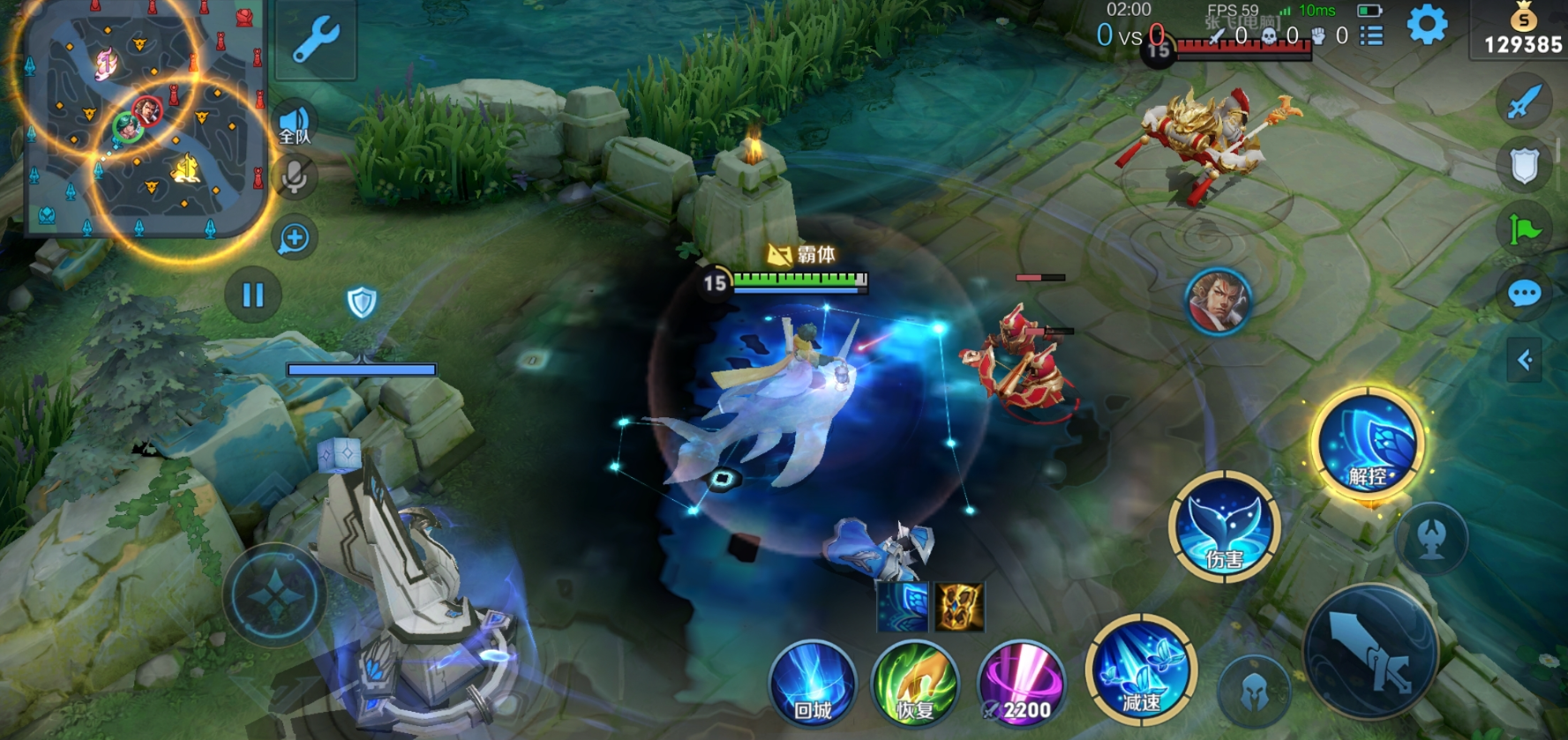
Task: Open the quick chat bubble
Action: click(1524, 294)
